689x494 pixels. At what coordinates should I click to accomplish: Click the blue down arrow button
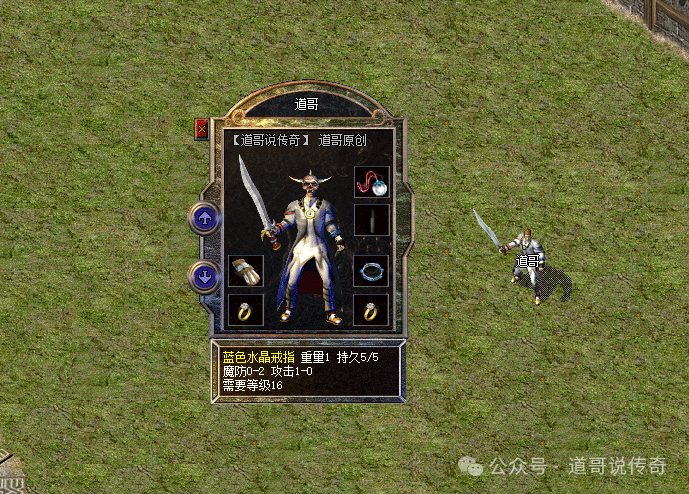205,276
